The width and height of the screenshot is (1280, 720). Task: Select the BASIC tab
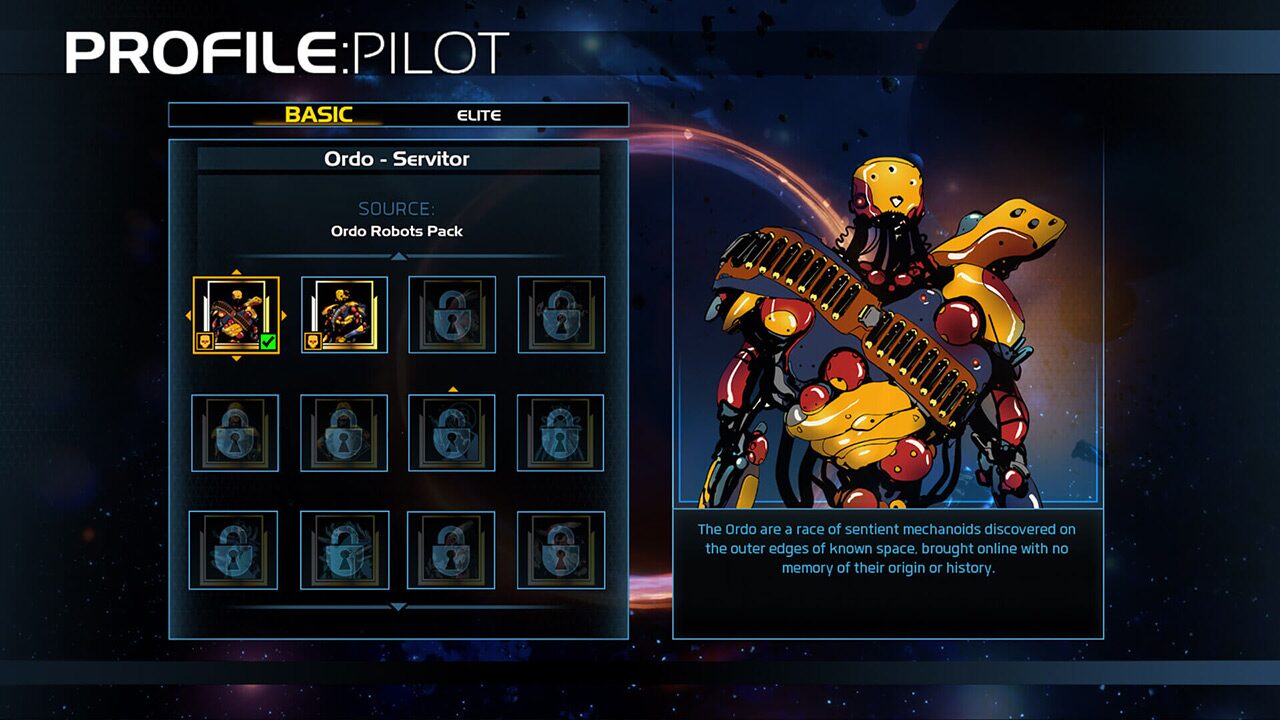pos(320,115)
